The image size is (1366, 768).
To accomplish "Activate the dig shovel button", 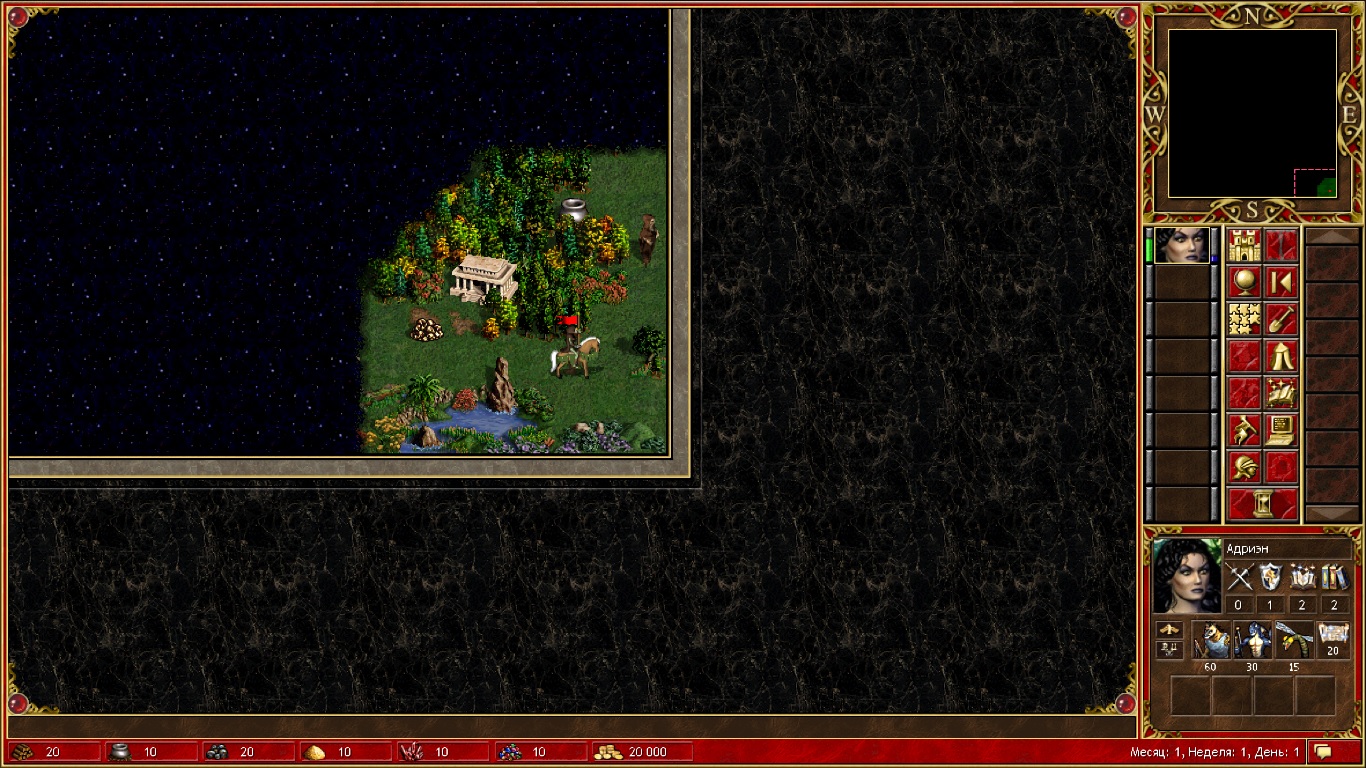I will [x=1281, y=319].
